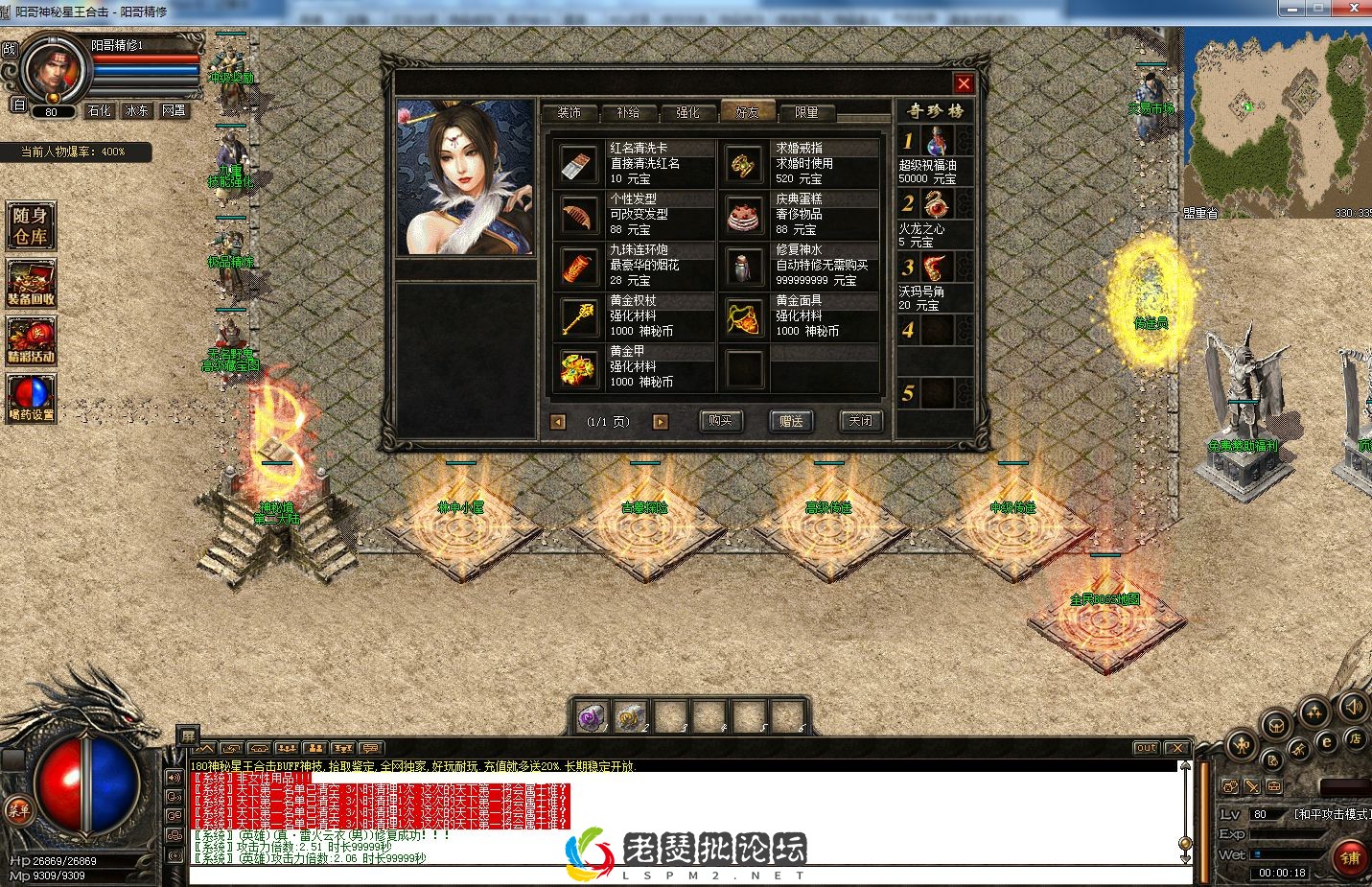Open the 'e' browser circle icon bottom right

(1327, 742)
